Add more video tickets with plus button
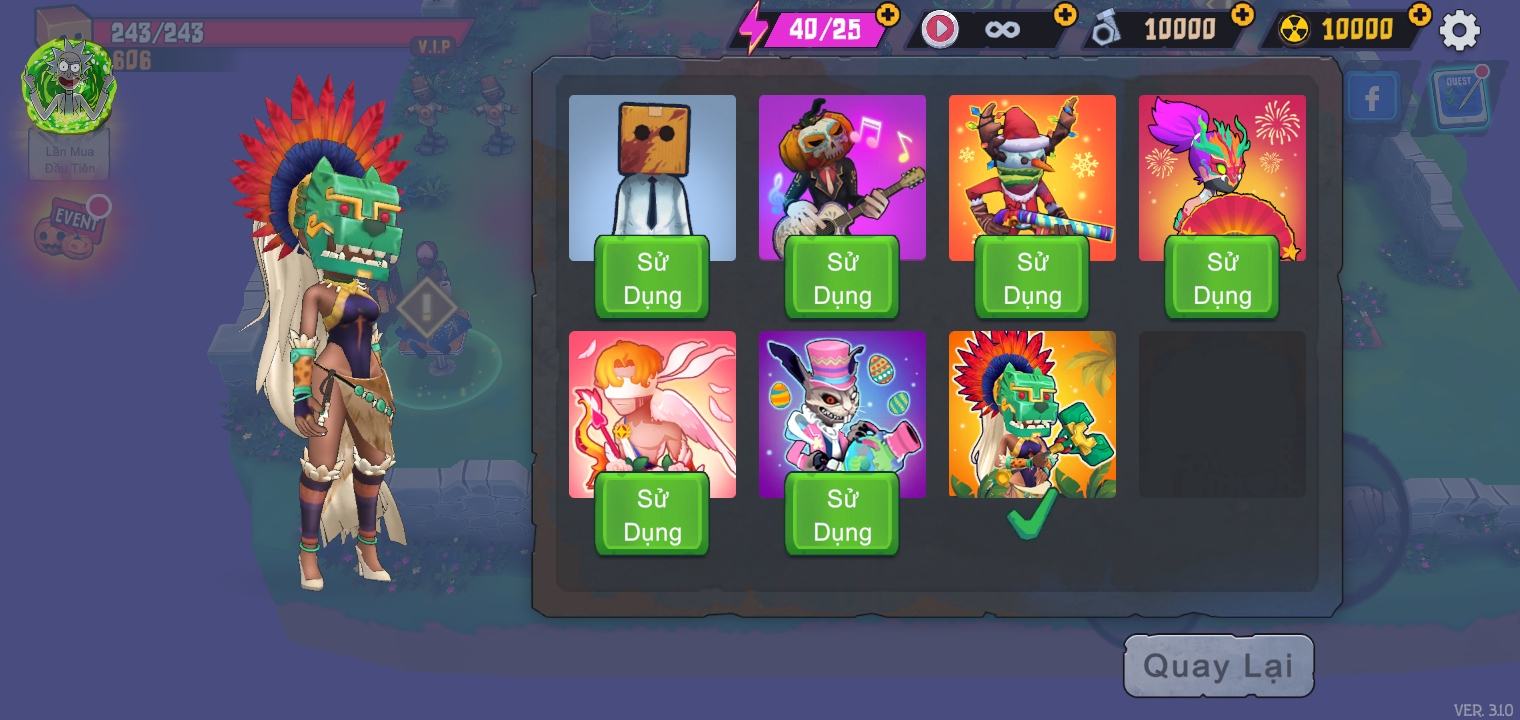Screen dimensions: 1520x720 [x=1065, y=14]
